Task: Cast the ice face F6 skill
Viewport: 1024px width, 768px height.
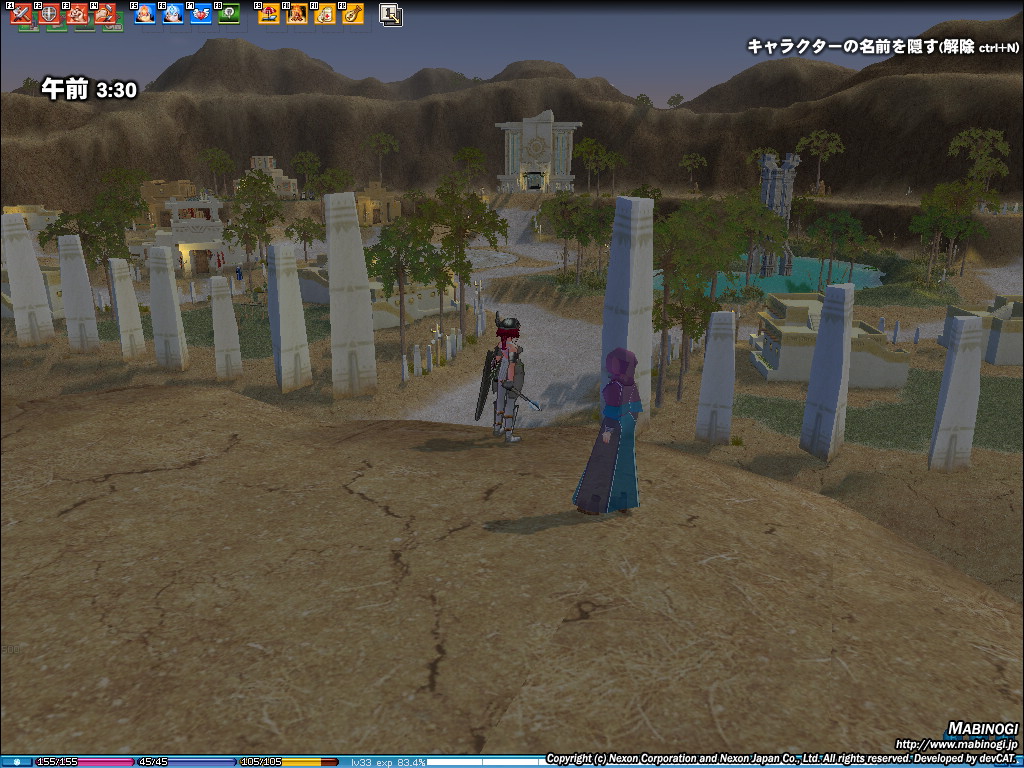Action: pyautogui.click(x=173, y=15)
